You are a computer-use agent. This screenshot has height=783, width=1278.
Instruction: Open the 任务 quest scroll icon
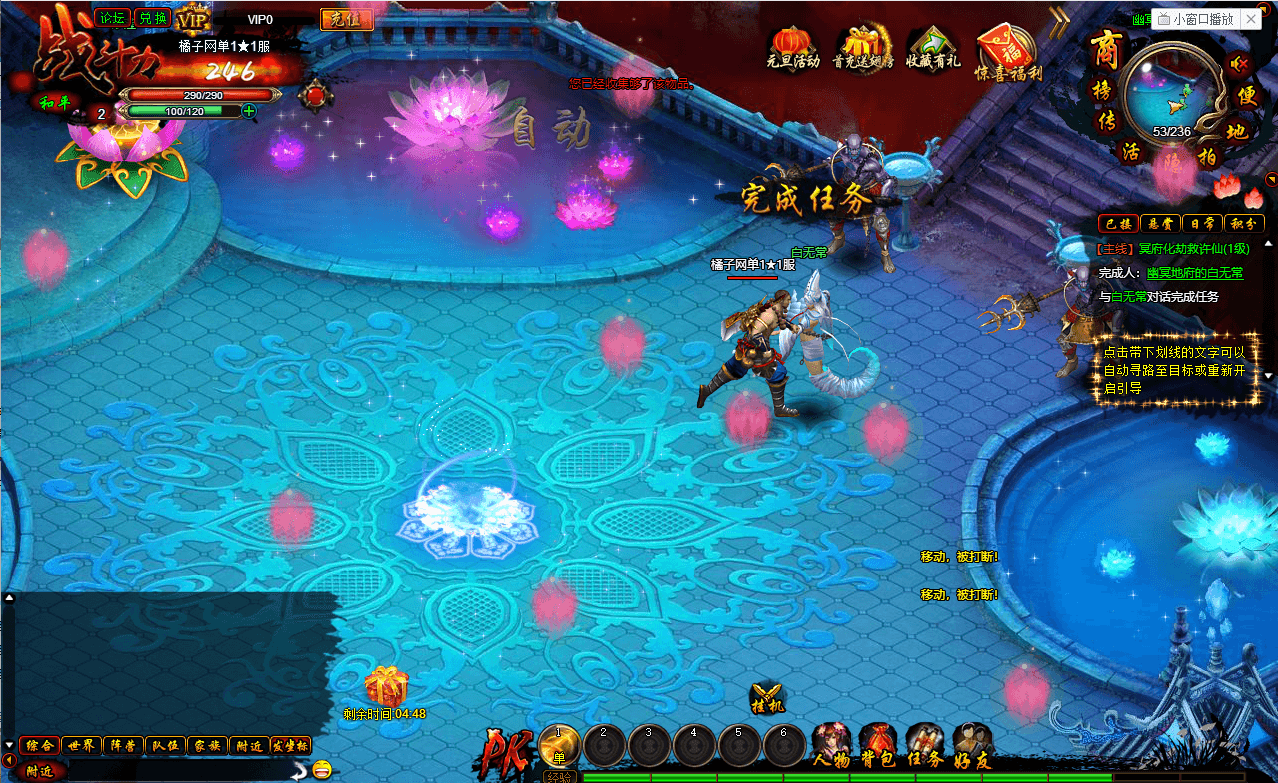point(925,743)
